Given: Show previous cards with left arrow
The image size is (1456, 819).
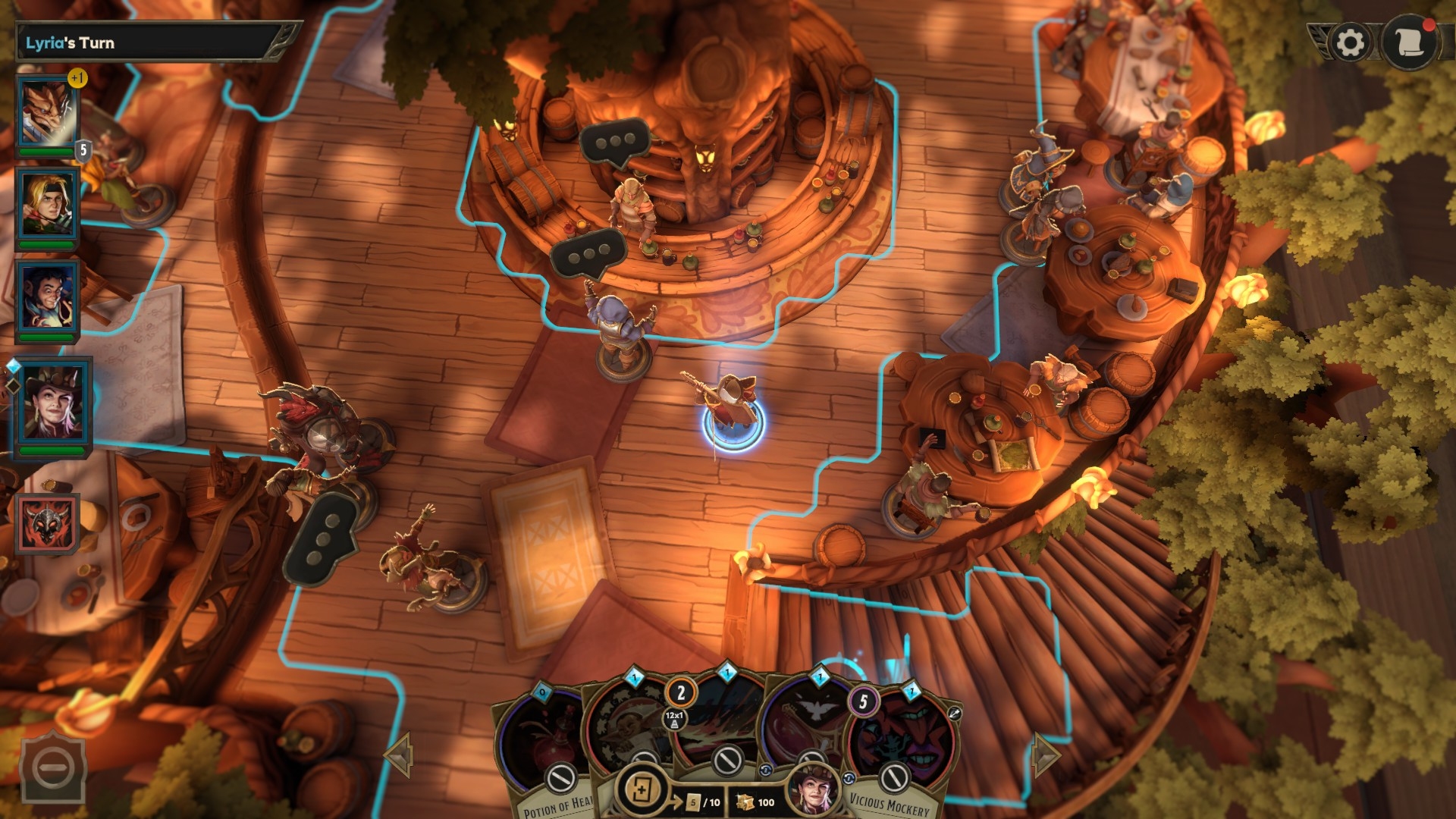Looking at the screenshot, I should pyautogui.click(x=398, y=755).
